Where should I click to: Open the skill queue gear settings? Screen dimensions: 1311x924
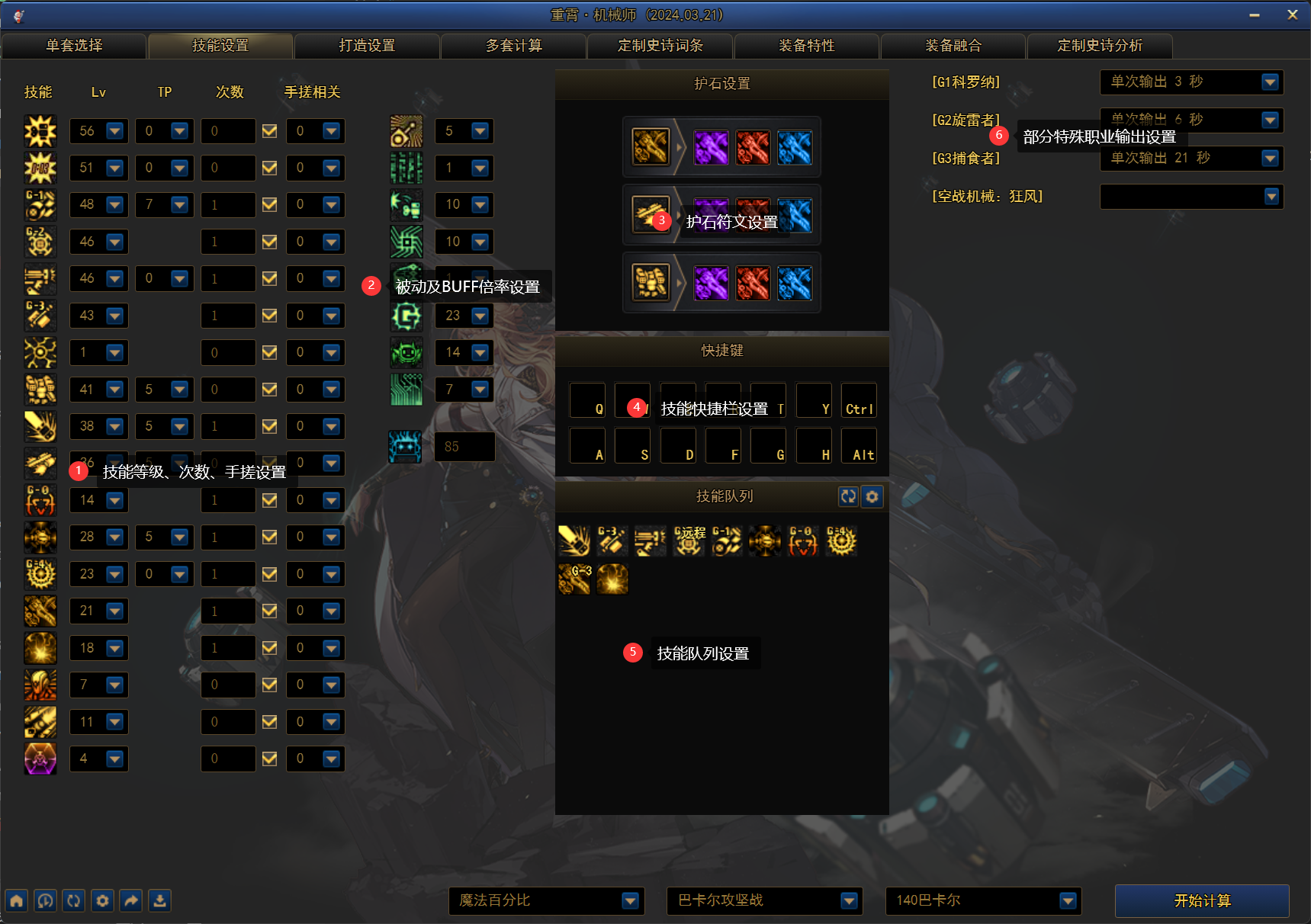872,496
